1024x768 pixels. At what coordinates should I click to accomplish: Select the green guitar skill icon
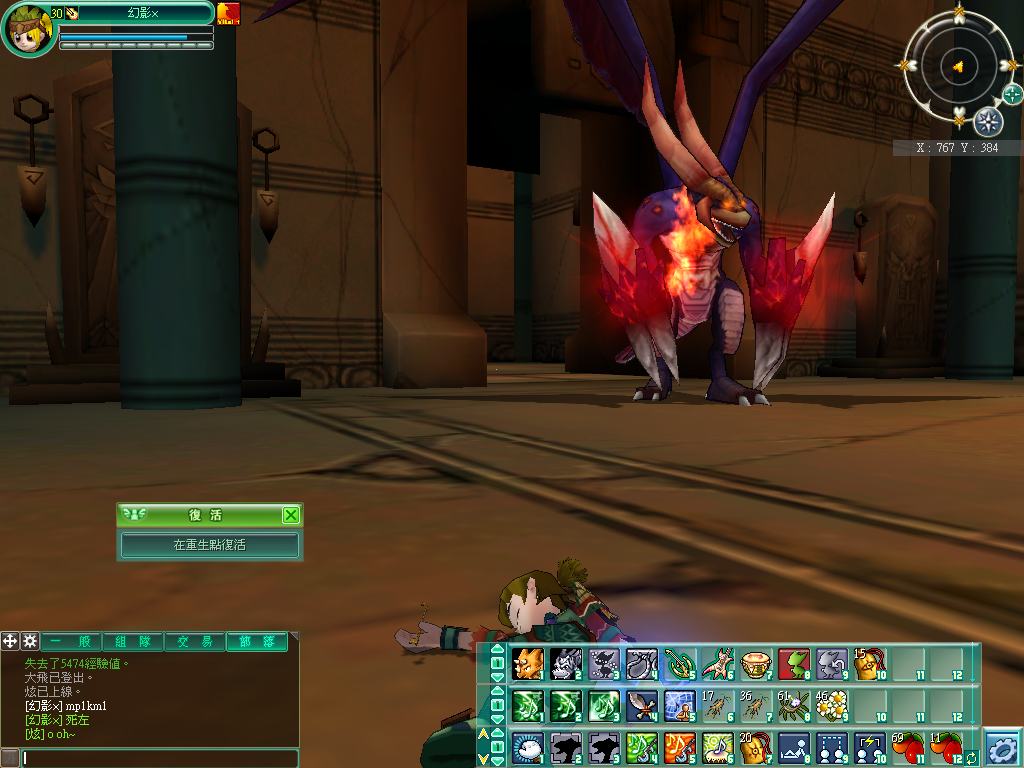pyautogui.click(x=681, y=663)
